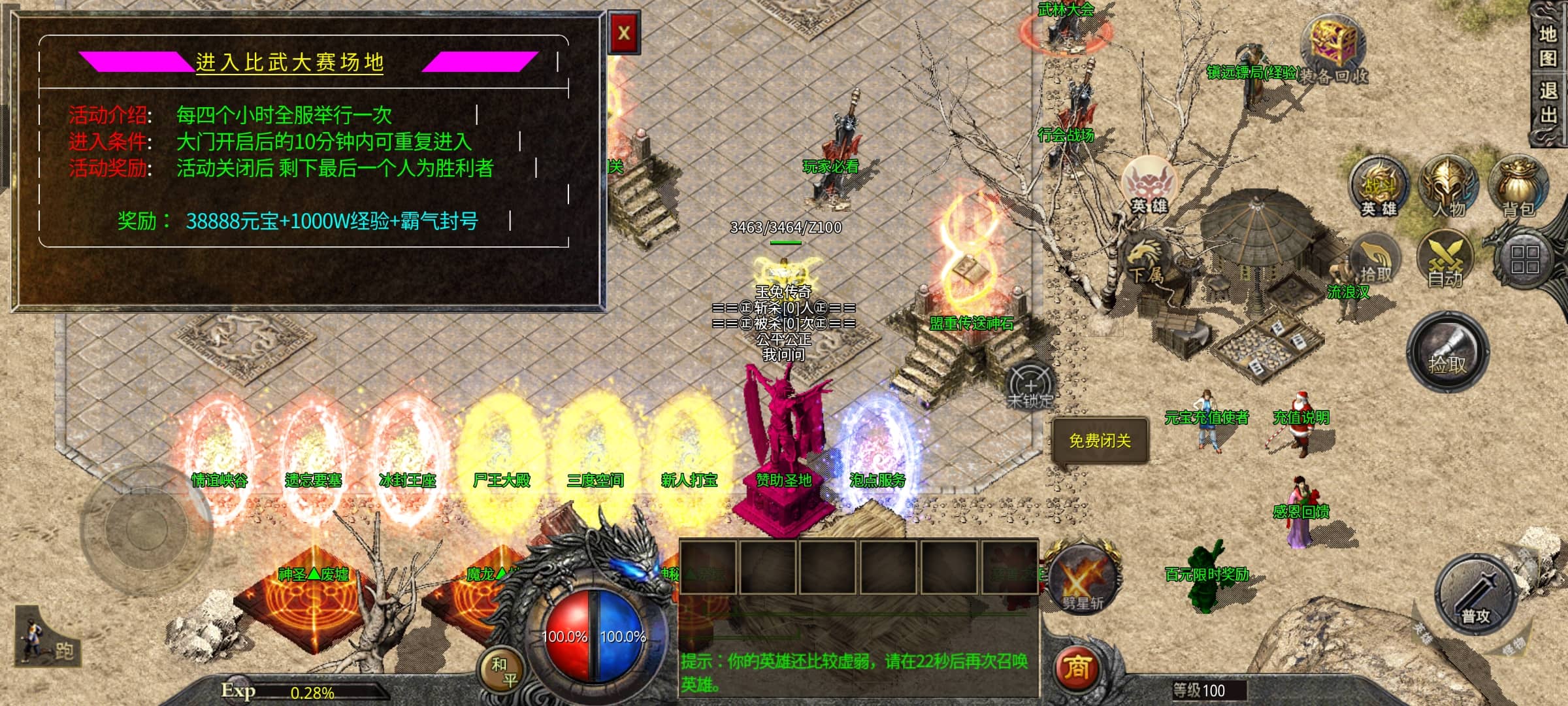Viewport: 1568px width, 706px height.
Task: Open the 下属 subordinate dragon icon
Action: click(1145, 261)
